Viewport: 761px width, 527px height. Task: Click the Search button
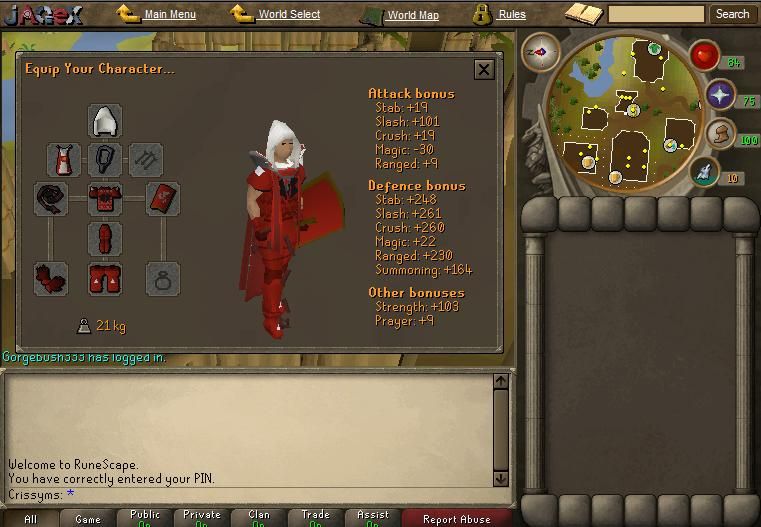click(732, 14)
